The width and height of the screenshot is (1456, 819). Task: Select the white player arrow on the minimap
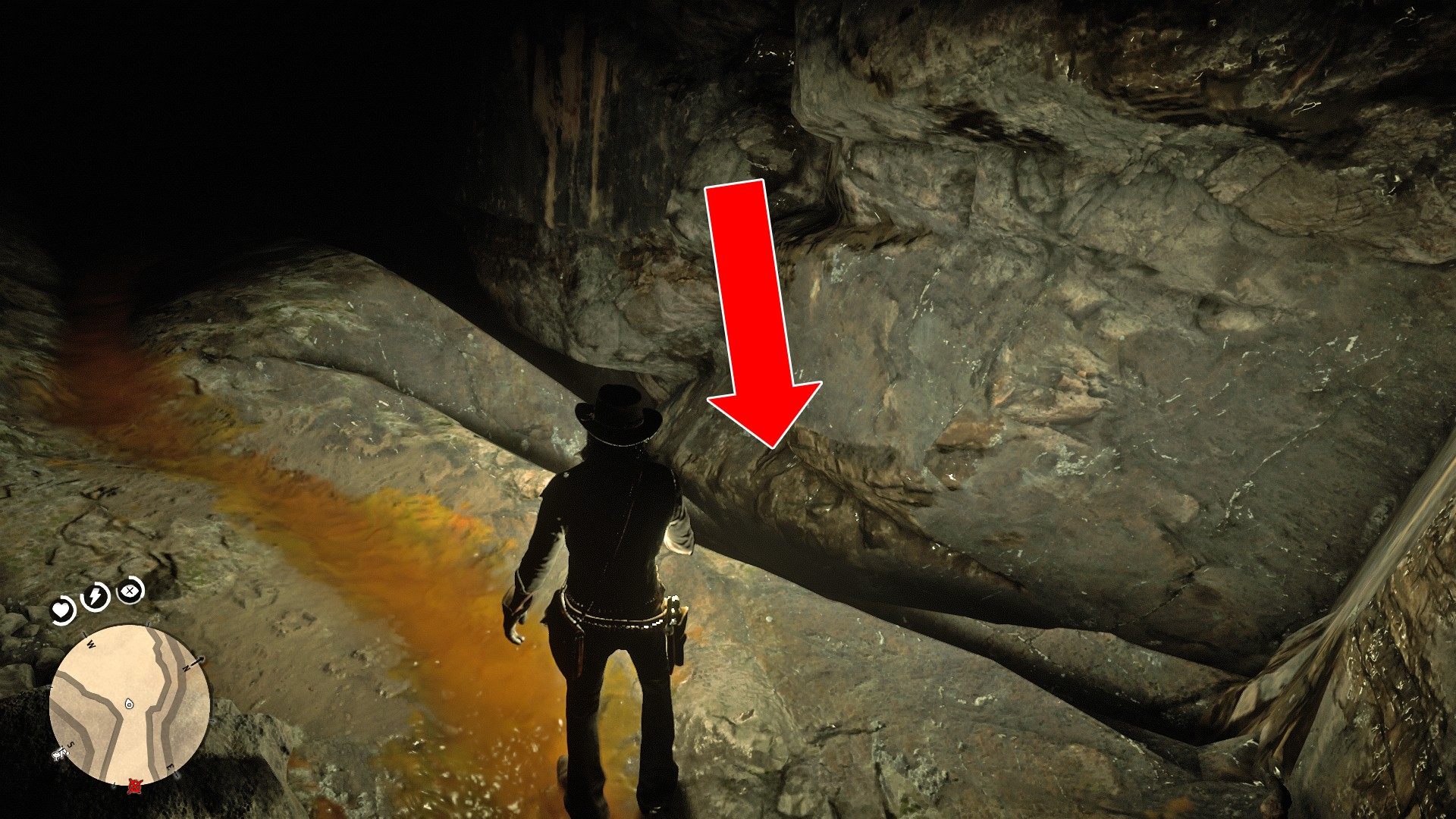click(x=128, y=704)
